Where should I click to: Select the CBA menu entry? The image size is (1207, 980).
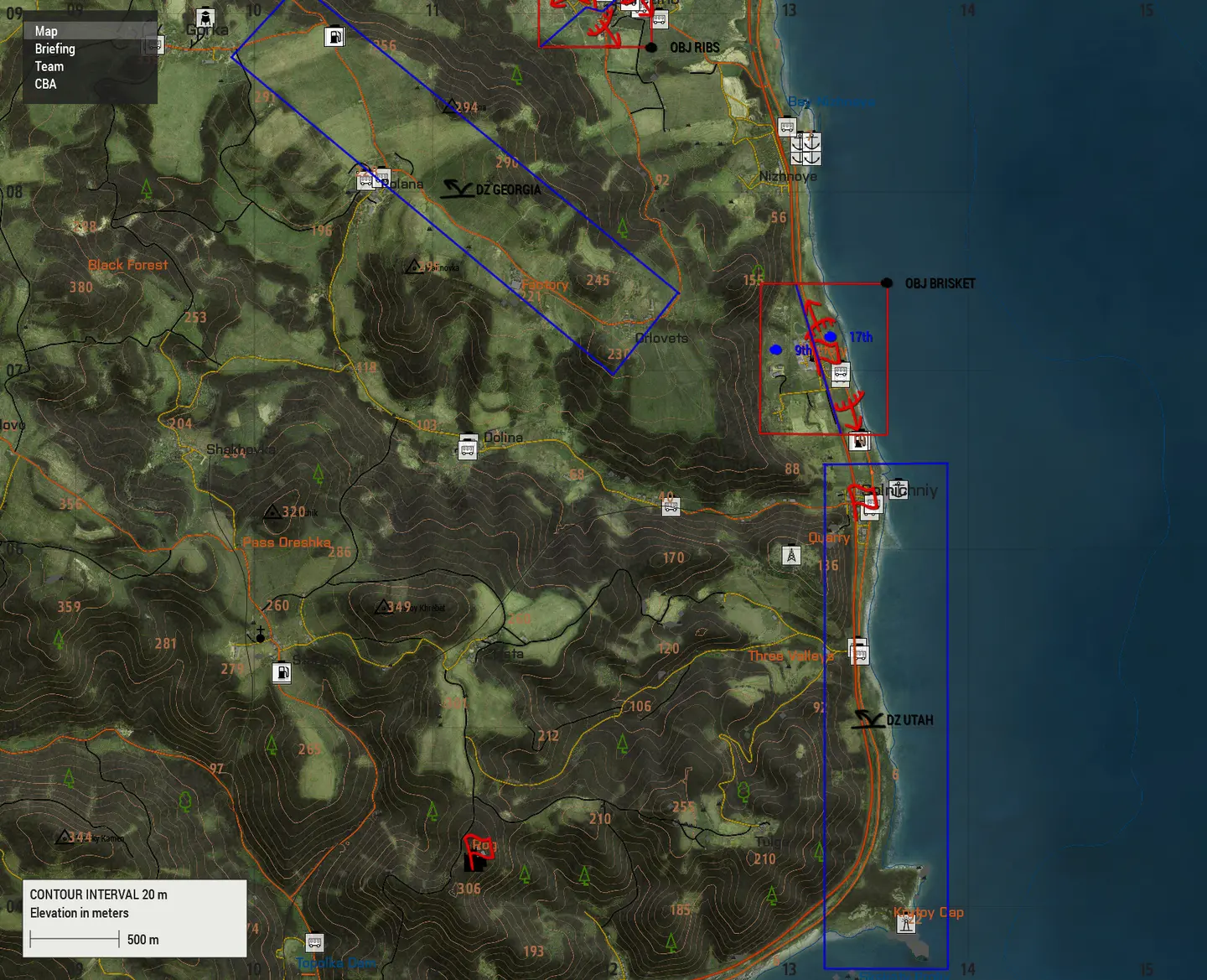(x=45, y=84)
